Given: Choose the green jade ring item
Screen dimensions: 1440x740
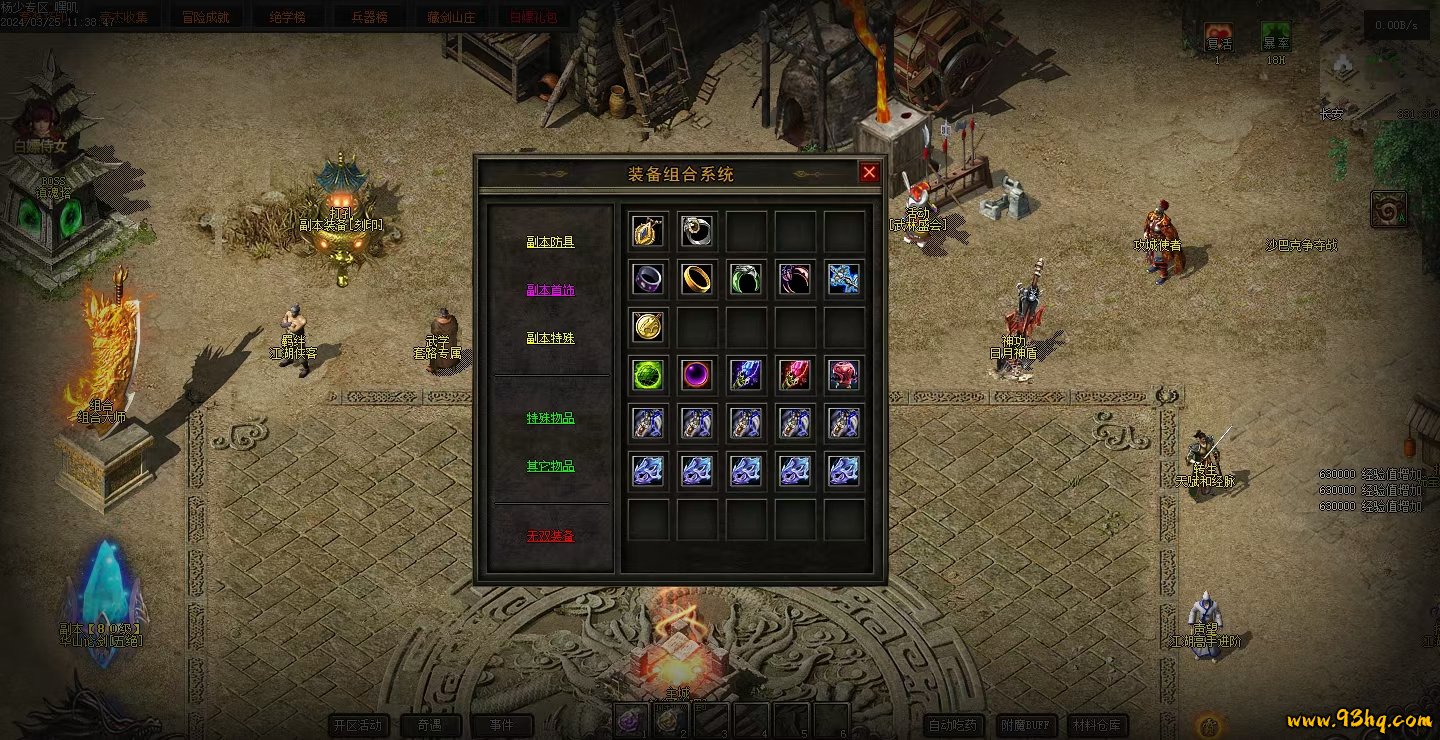Looking at the screenshot, I should (x=746, y=279).
